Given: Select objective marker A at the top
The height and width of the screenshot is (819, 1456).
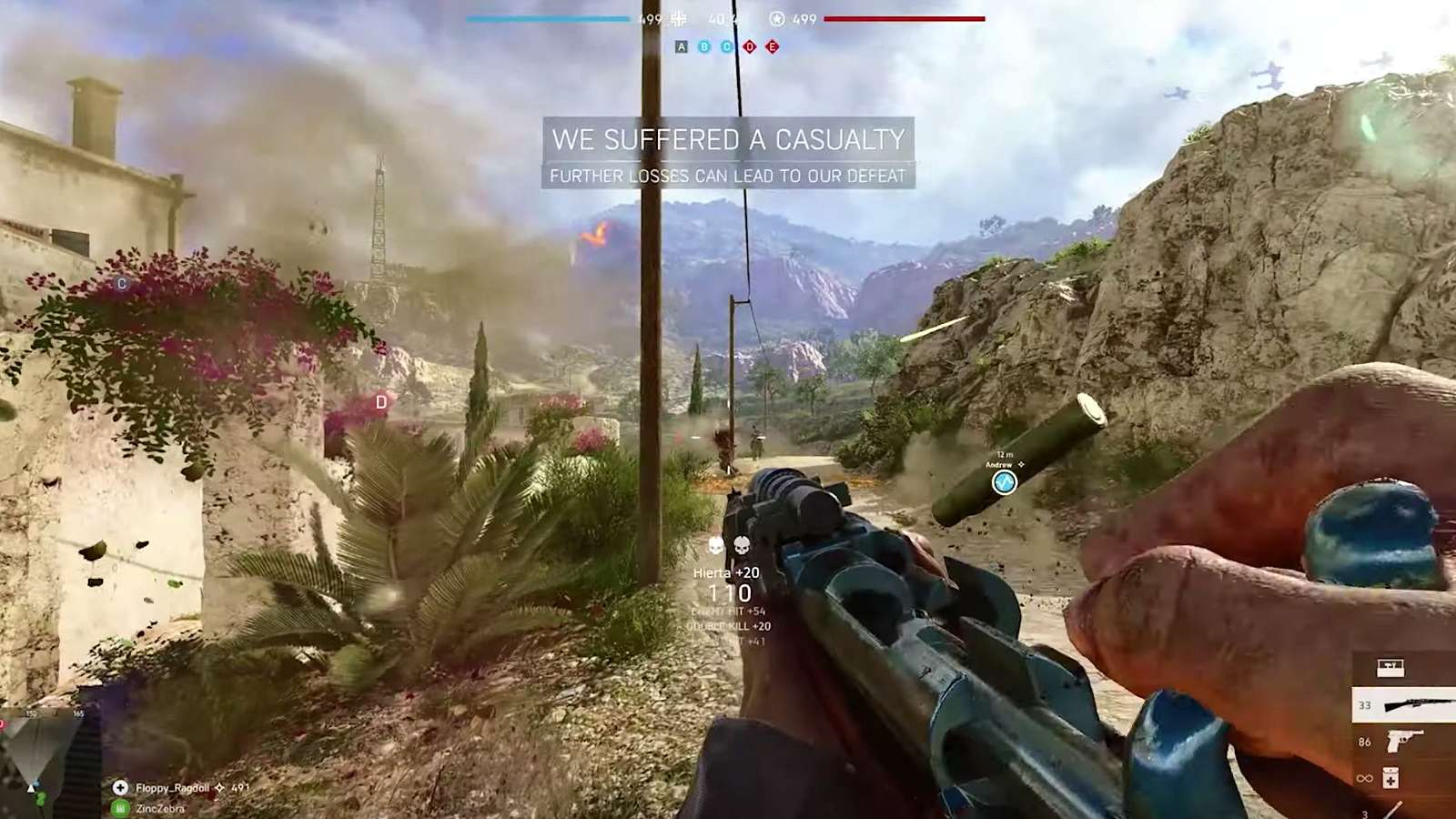Looking at the screenshot, I should (x=682, y=45).
